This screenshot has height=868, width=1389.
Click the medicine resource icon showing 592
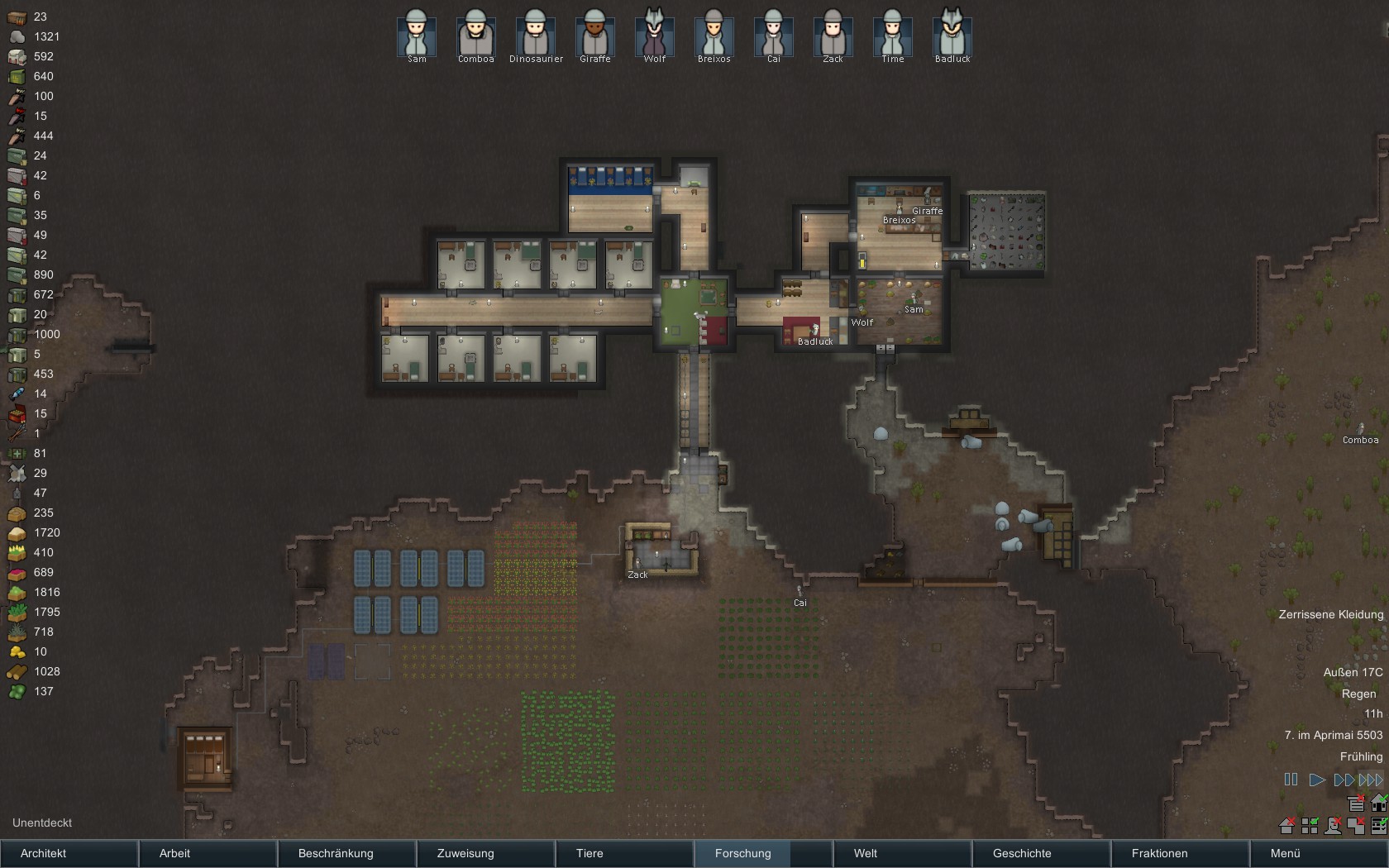pos(16,56)
